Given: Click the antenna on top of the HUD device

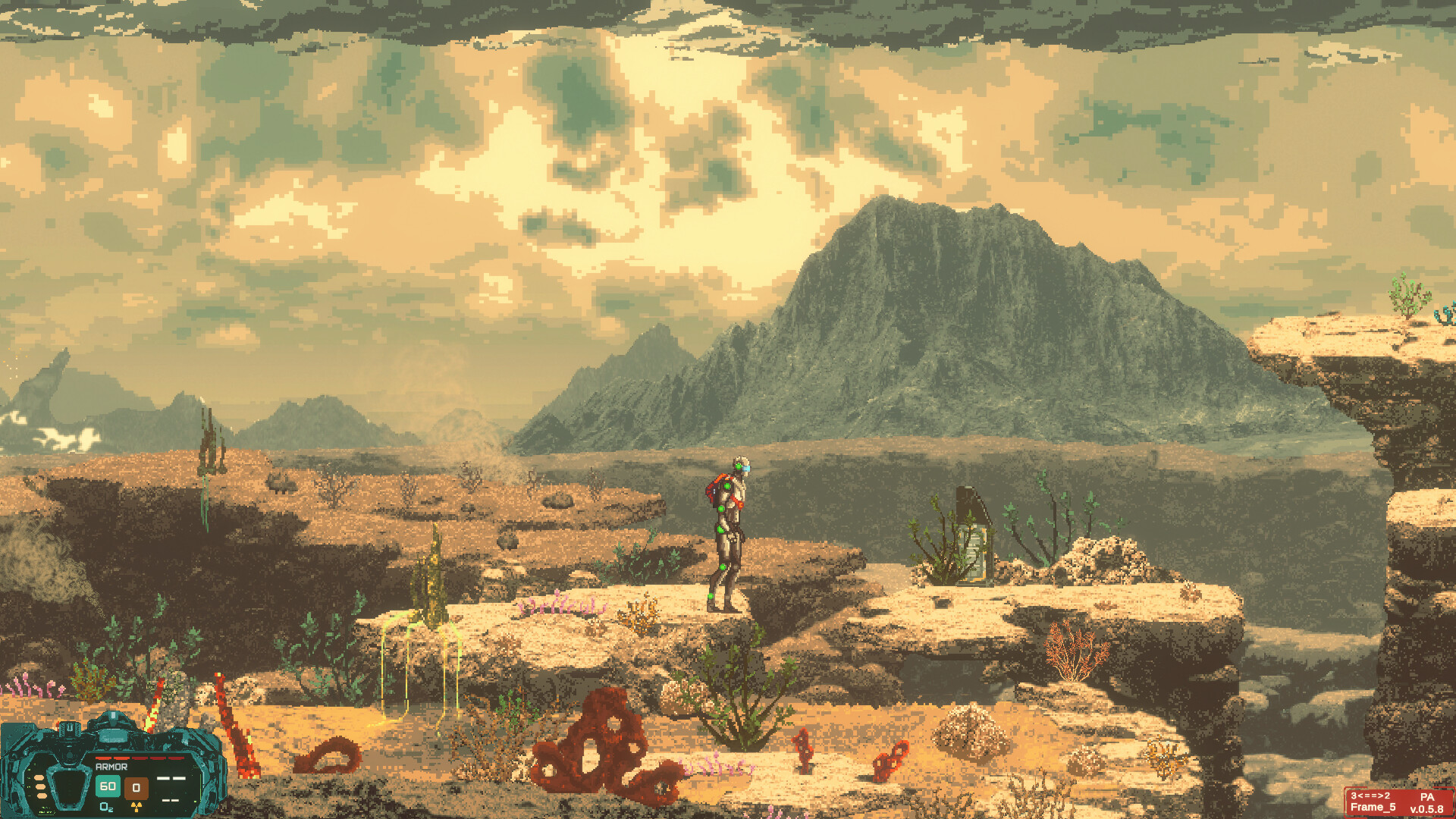Looking at the screenshot, I should coord(114,716).
